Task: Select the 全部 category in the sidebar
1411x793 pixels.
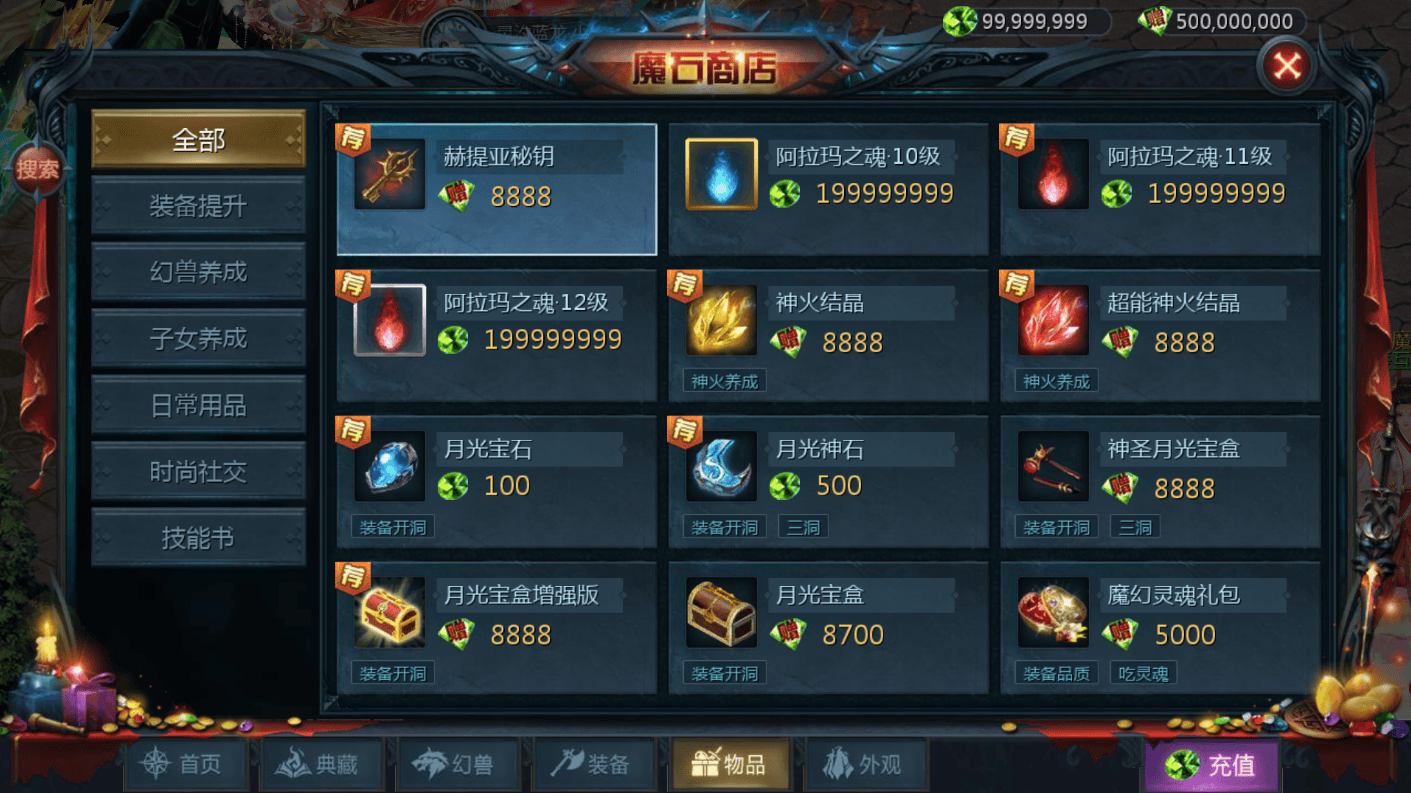Action: tap(197, 138)
